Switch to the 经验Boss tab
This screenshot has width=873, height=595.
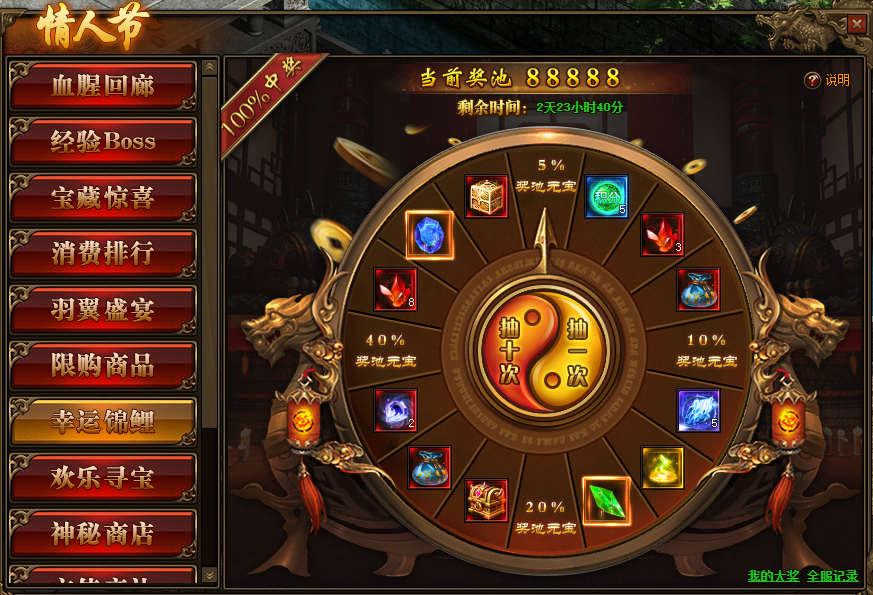(103, 142)
